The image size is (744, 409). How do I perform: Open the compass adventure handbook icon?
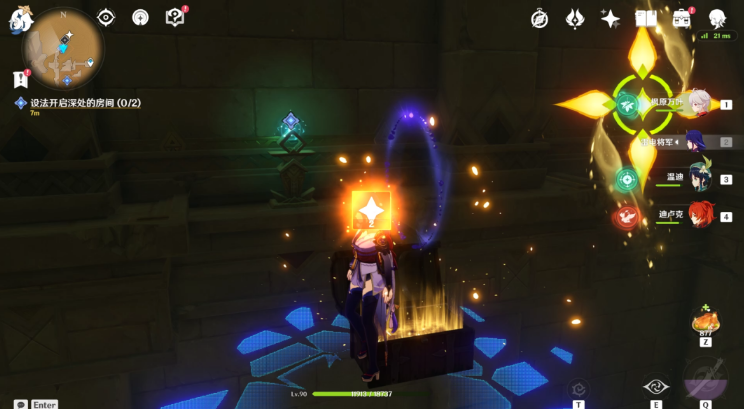click(540, 18)
